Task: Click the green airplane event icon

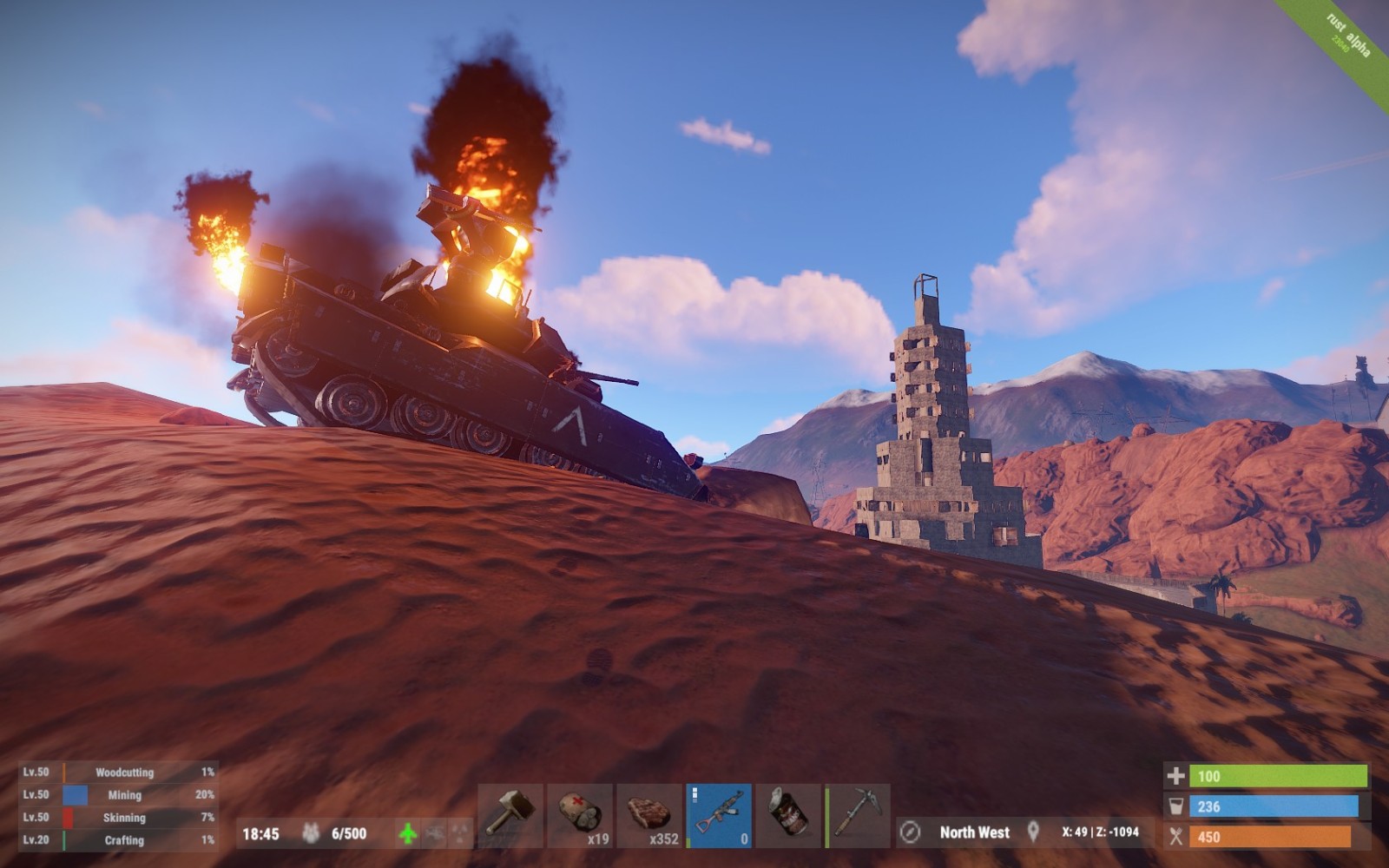Action: click(x=407, y=834)
